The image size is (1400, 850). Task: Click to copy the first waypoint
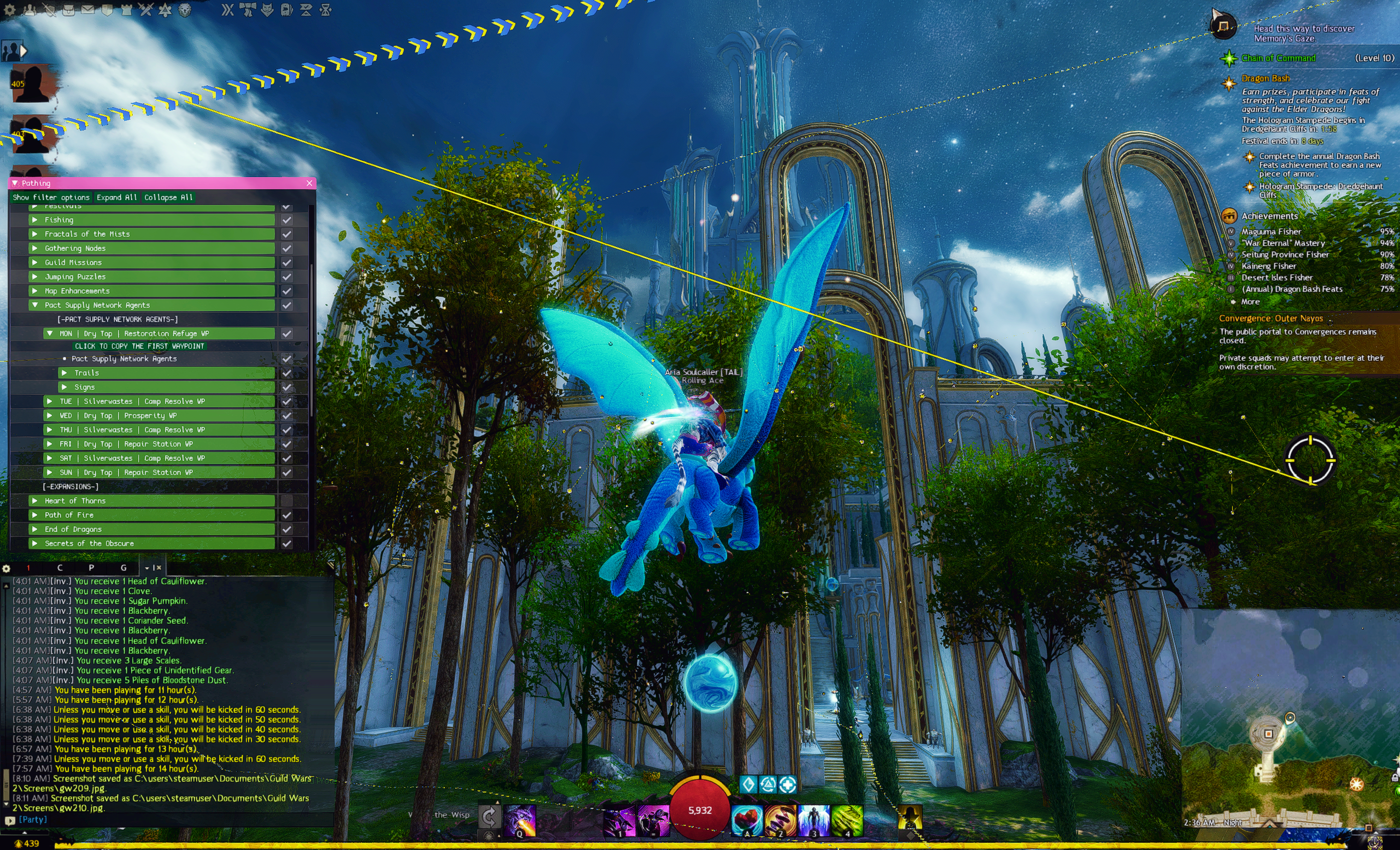[x=139, y=346]
